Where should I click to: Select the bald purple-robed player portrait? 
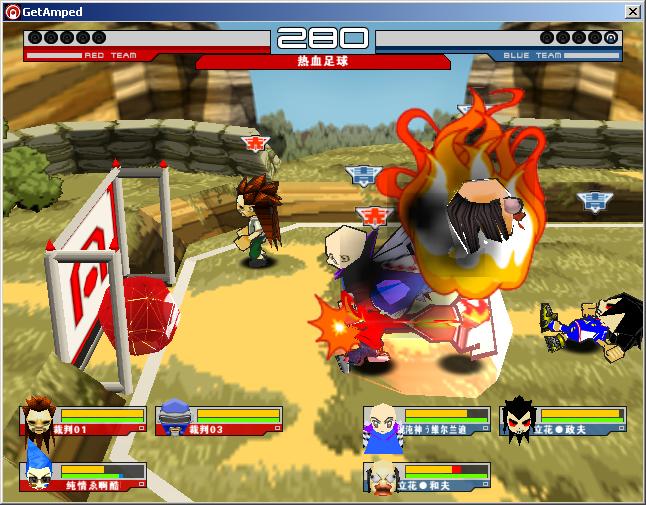(x=382, y=423)
